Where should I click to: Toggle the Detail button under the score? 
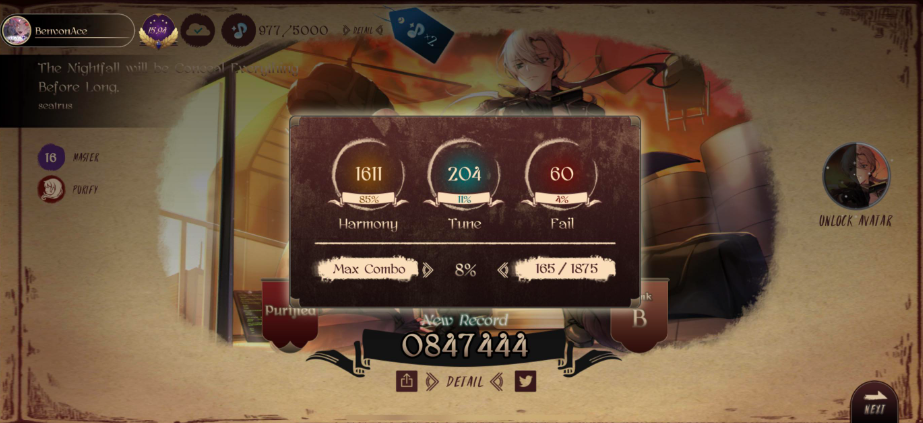pyautogui.click(x=465, y=381)
